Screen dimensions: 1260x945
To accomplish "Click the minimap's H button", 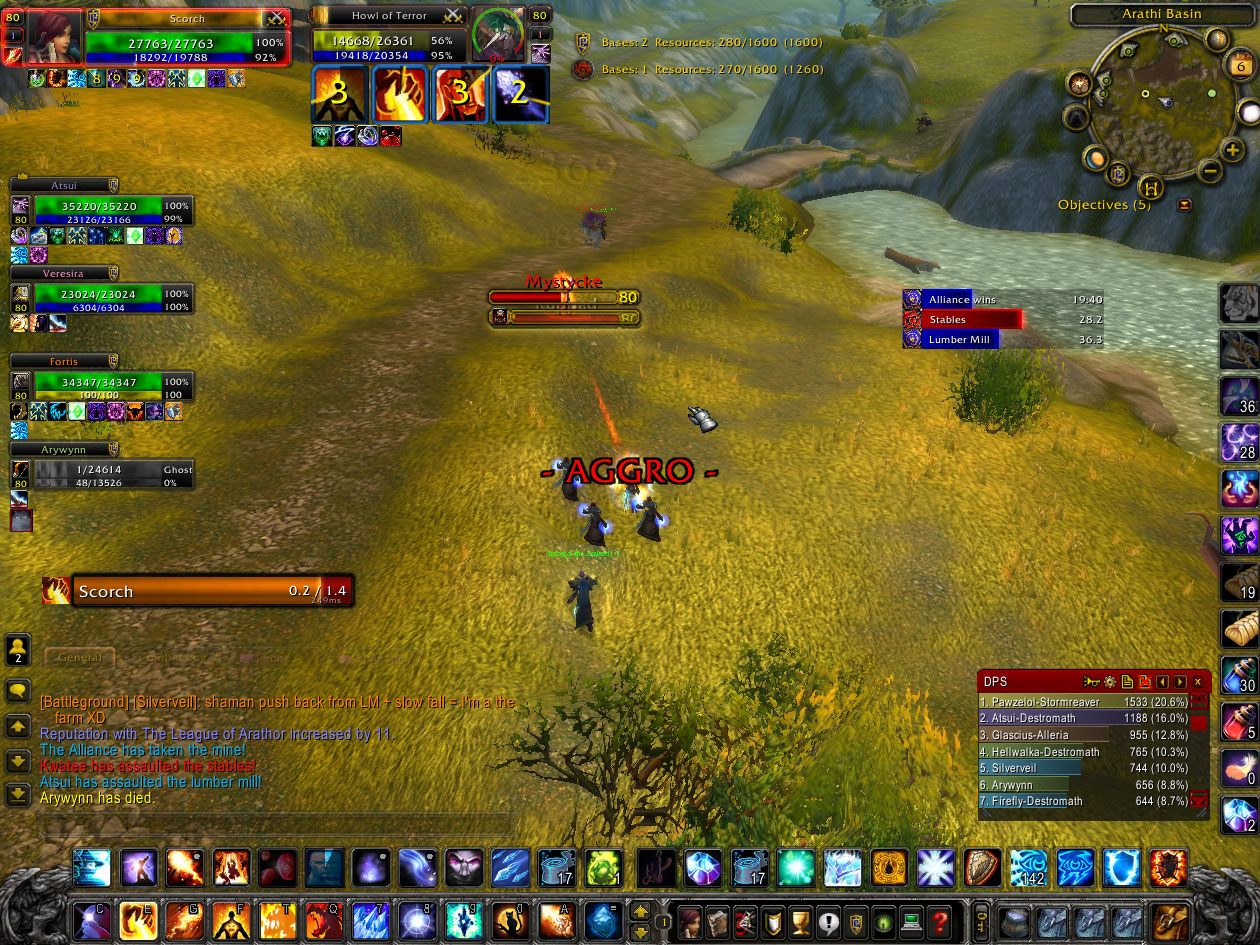I will click(x=1152, y=187).
